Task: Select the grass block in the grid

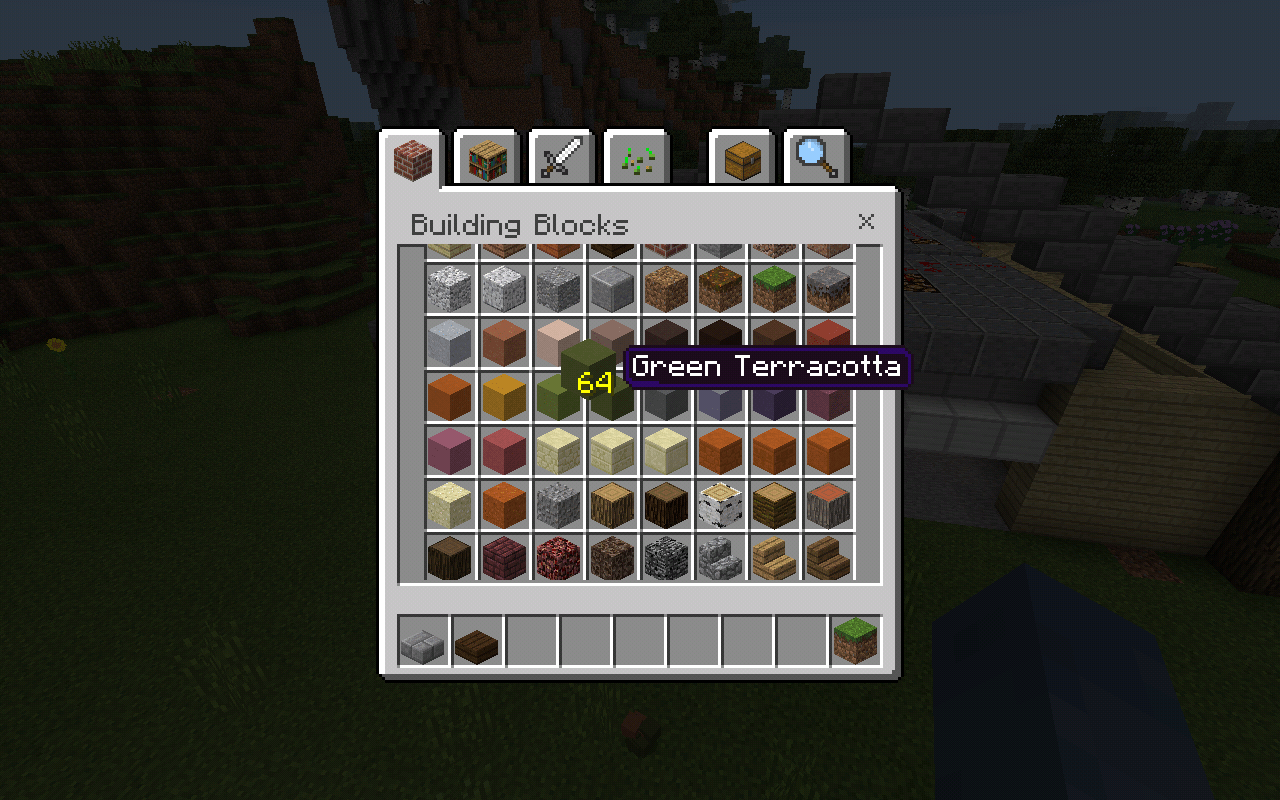Action: [x=775, y=286]
